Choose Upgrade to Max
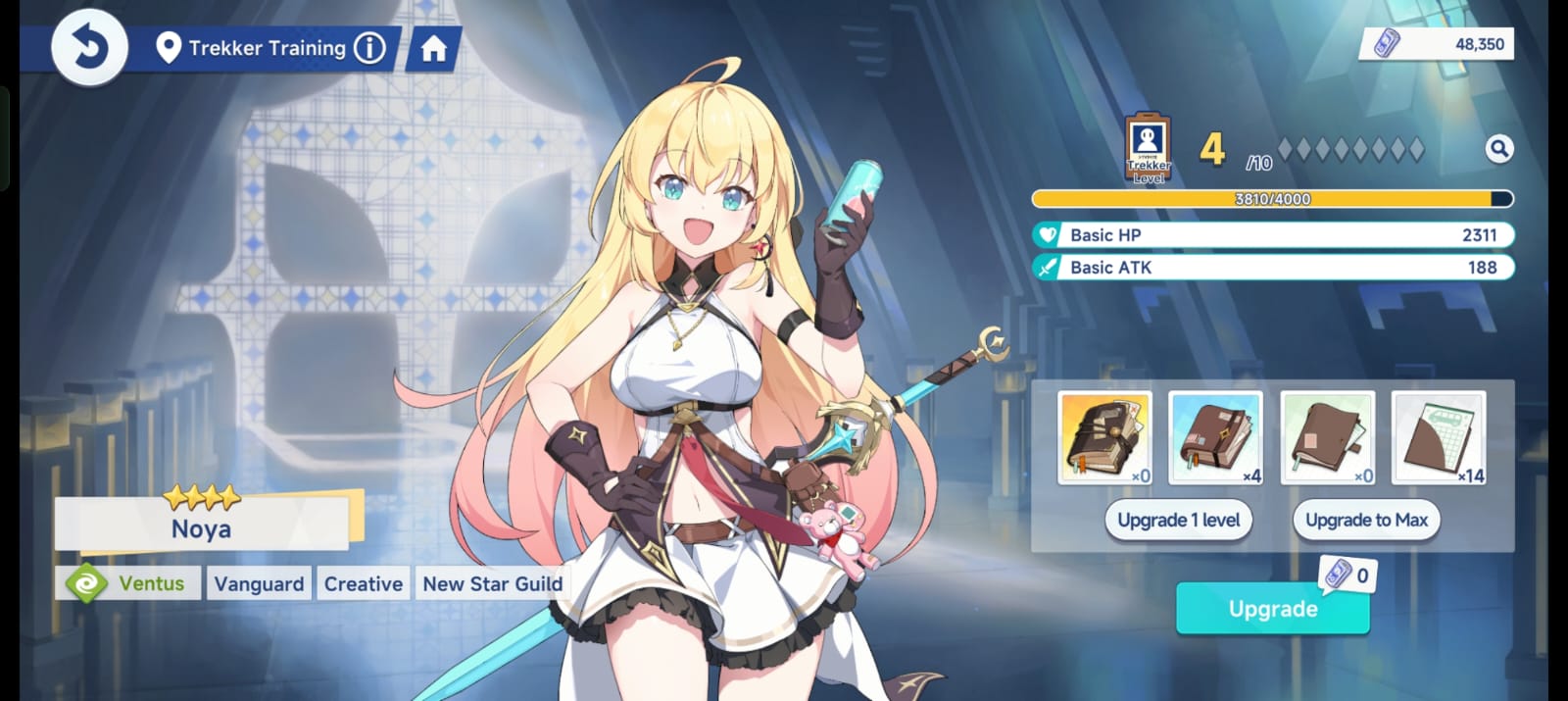Screen dimensions: 1568x701 1366,521
